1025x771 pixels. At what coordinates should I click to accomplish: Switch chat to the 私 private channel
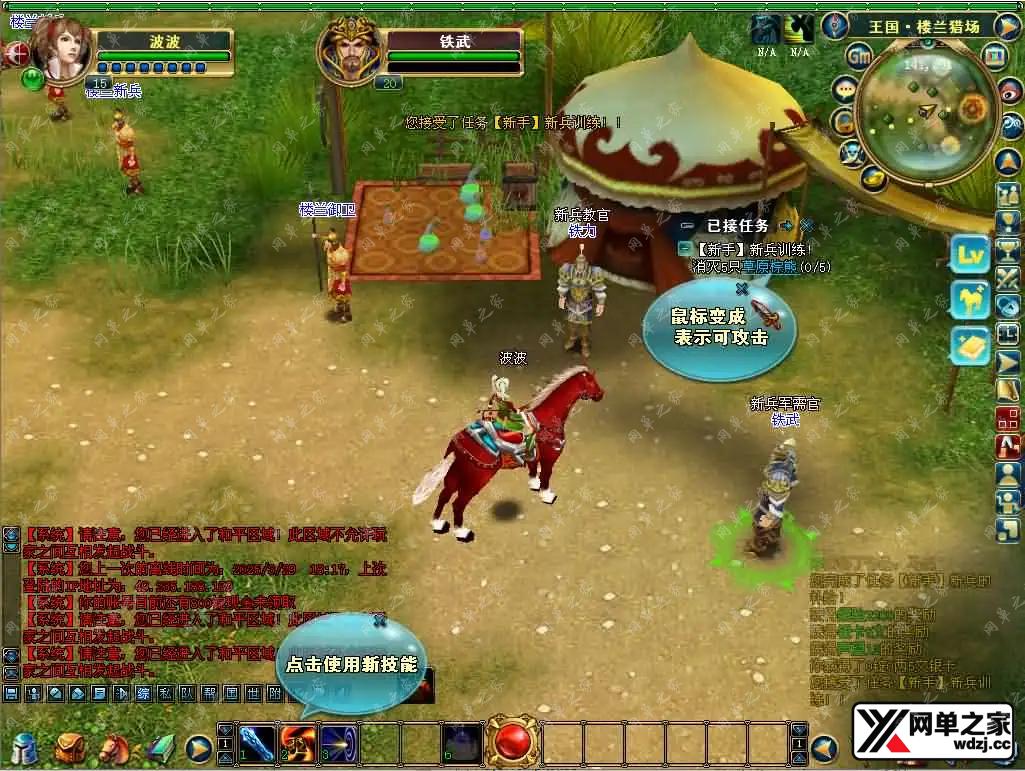[x=164, y=692]
